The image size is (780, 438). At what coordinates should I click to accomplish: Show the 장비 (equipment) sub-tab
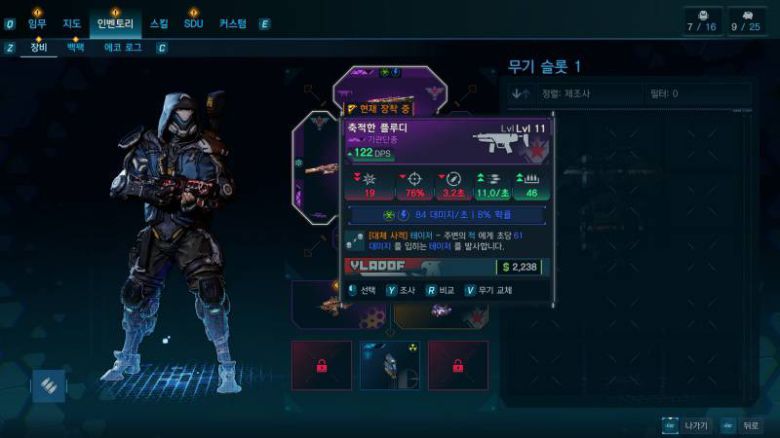[x=39, y=47]
